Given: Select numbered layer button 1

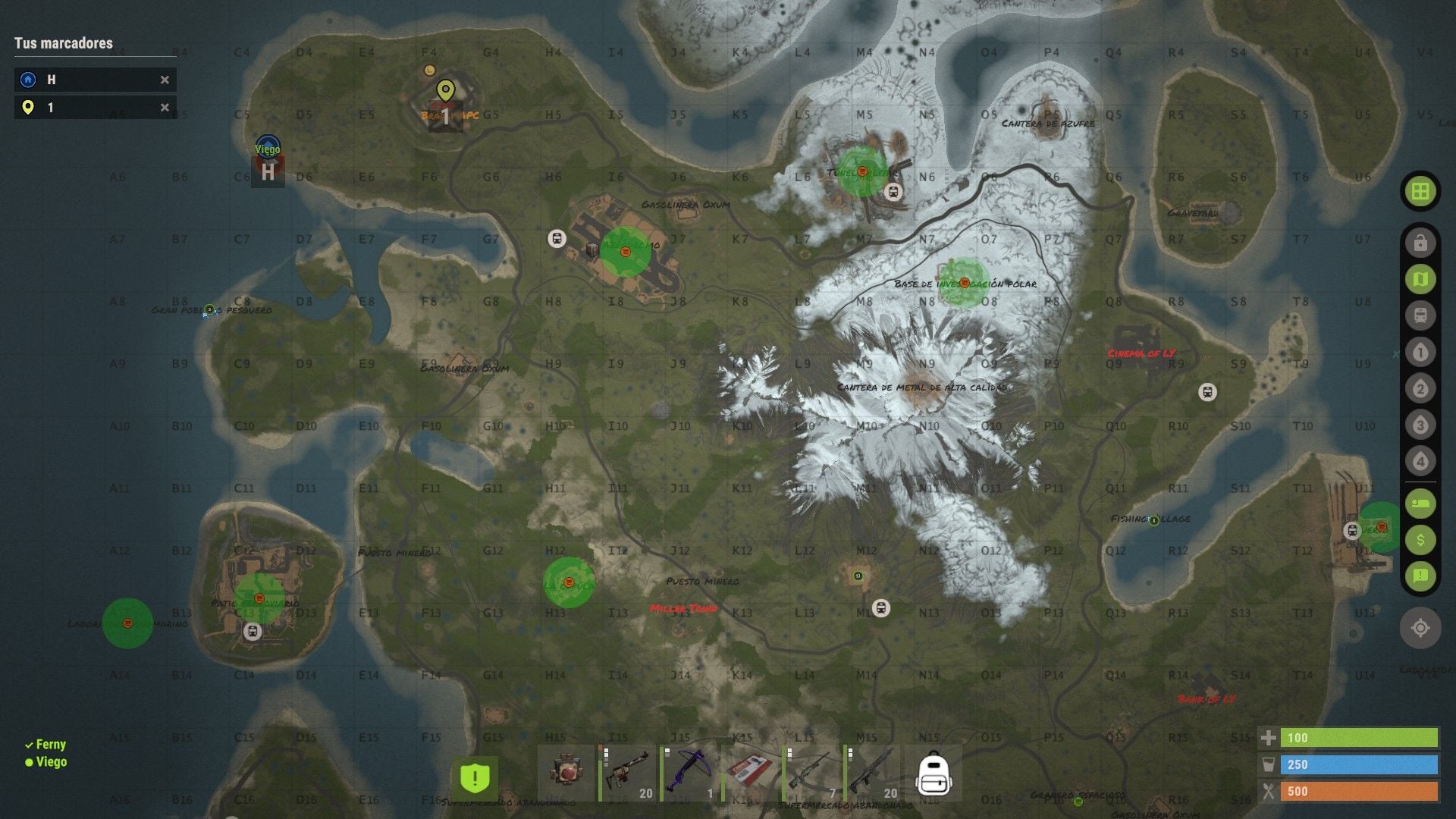Looking at the screenshot, I should pos(1420,353).
